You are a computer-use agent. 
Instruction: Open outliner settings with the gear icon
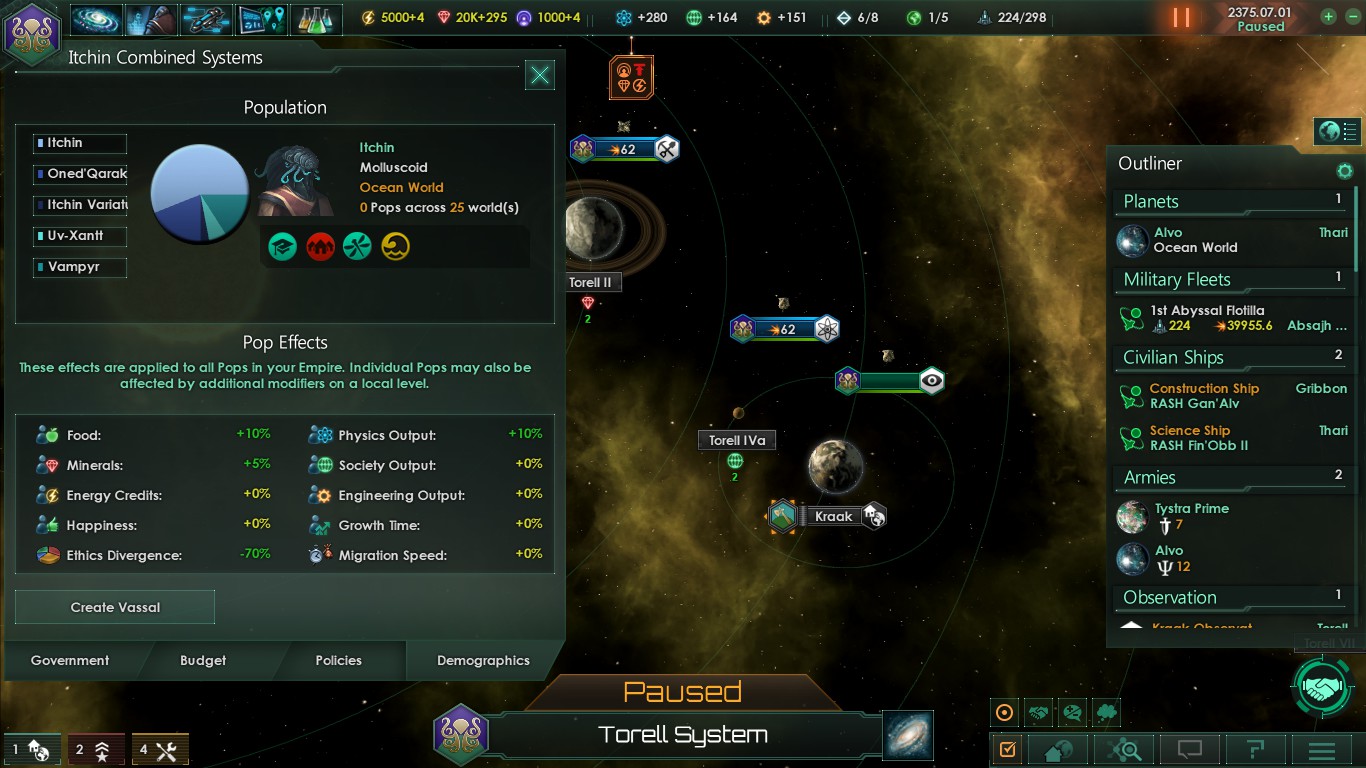tap(1345, 171)
